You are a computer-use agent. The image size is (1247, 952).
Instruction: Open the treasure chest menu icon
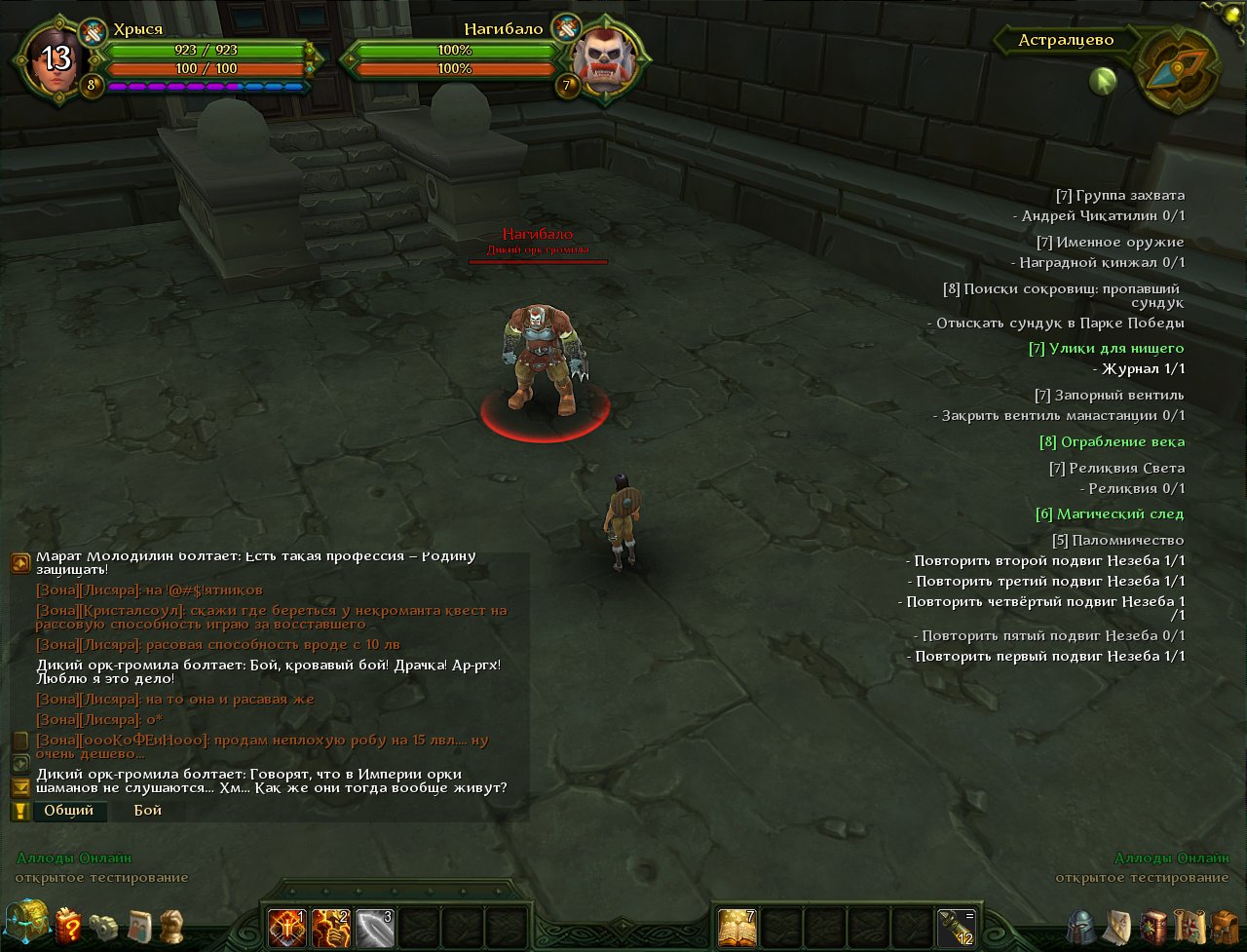tap(26, 923)
